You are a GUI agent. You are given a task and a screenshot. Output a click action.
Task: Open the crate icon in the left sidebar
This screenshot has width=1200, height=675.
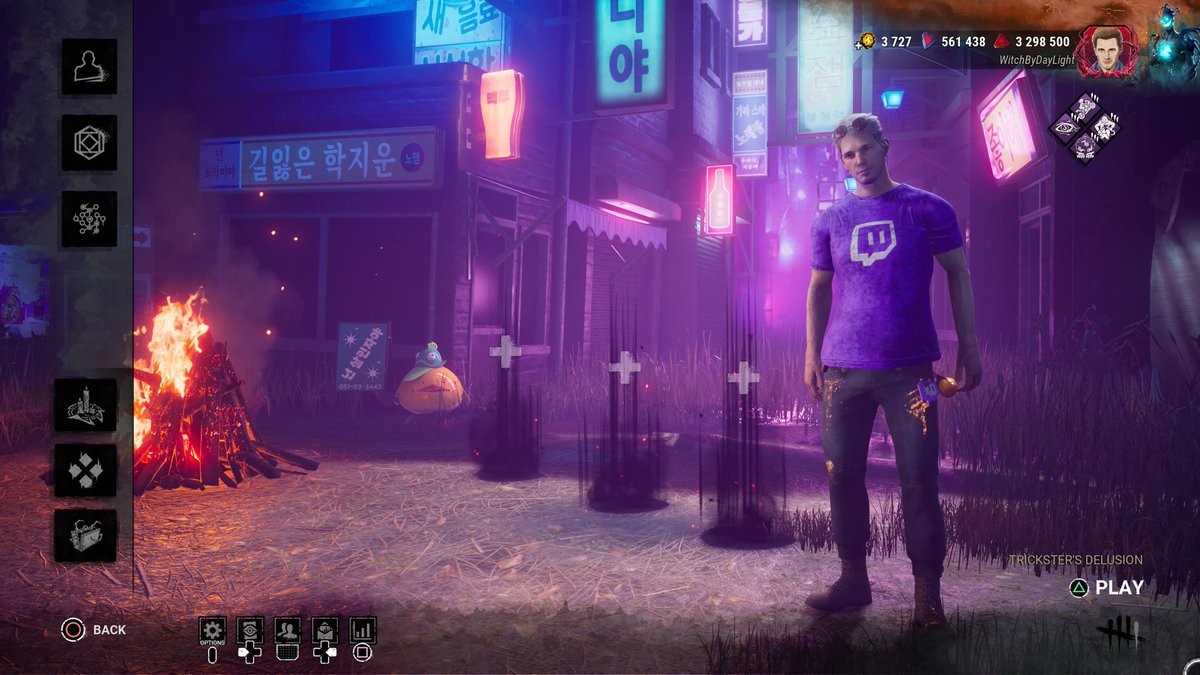pyautogui.click(x=85, y=536)
